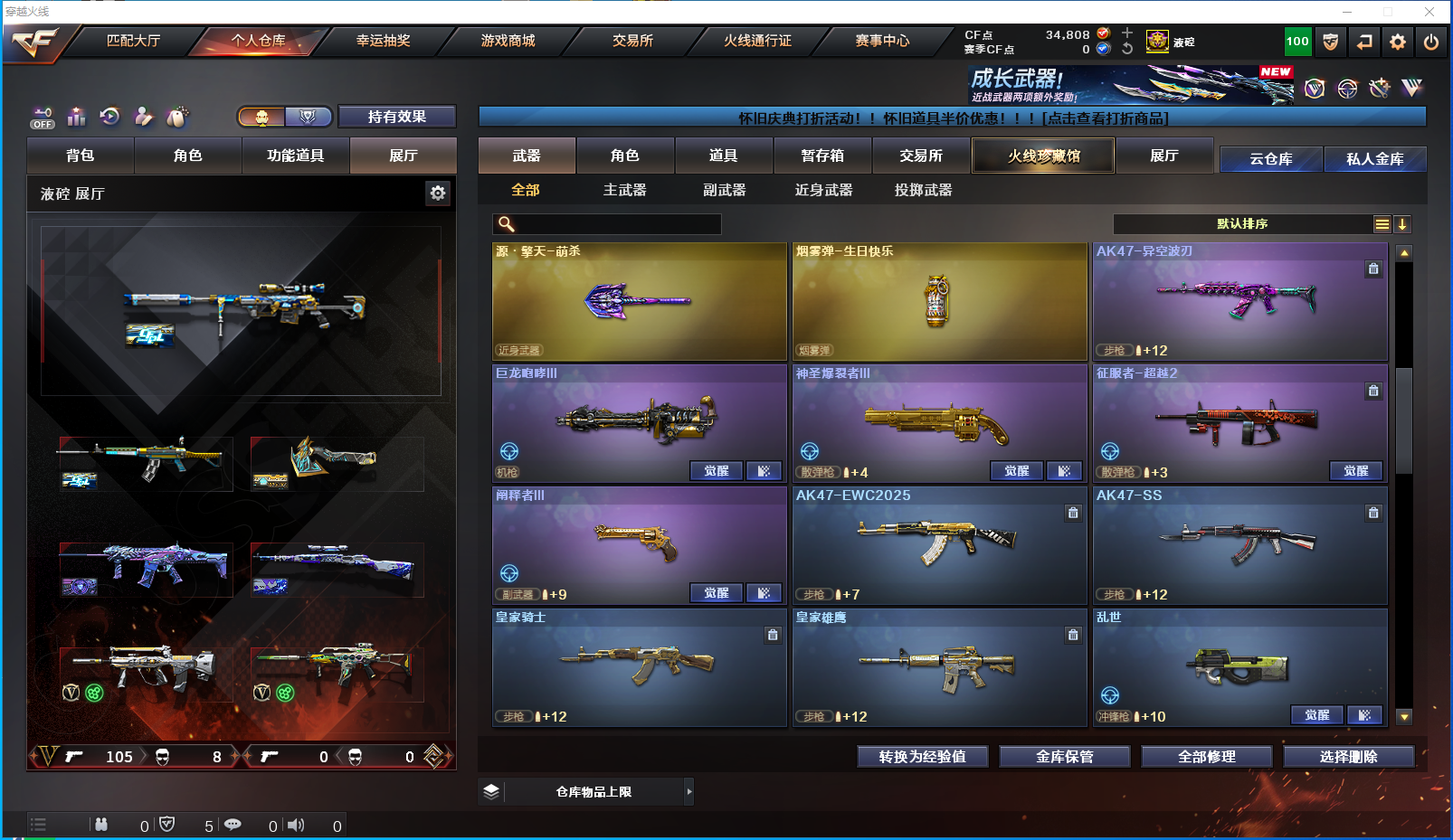Close the game window

tap(1429, 12)
